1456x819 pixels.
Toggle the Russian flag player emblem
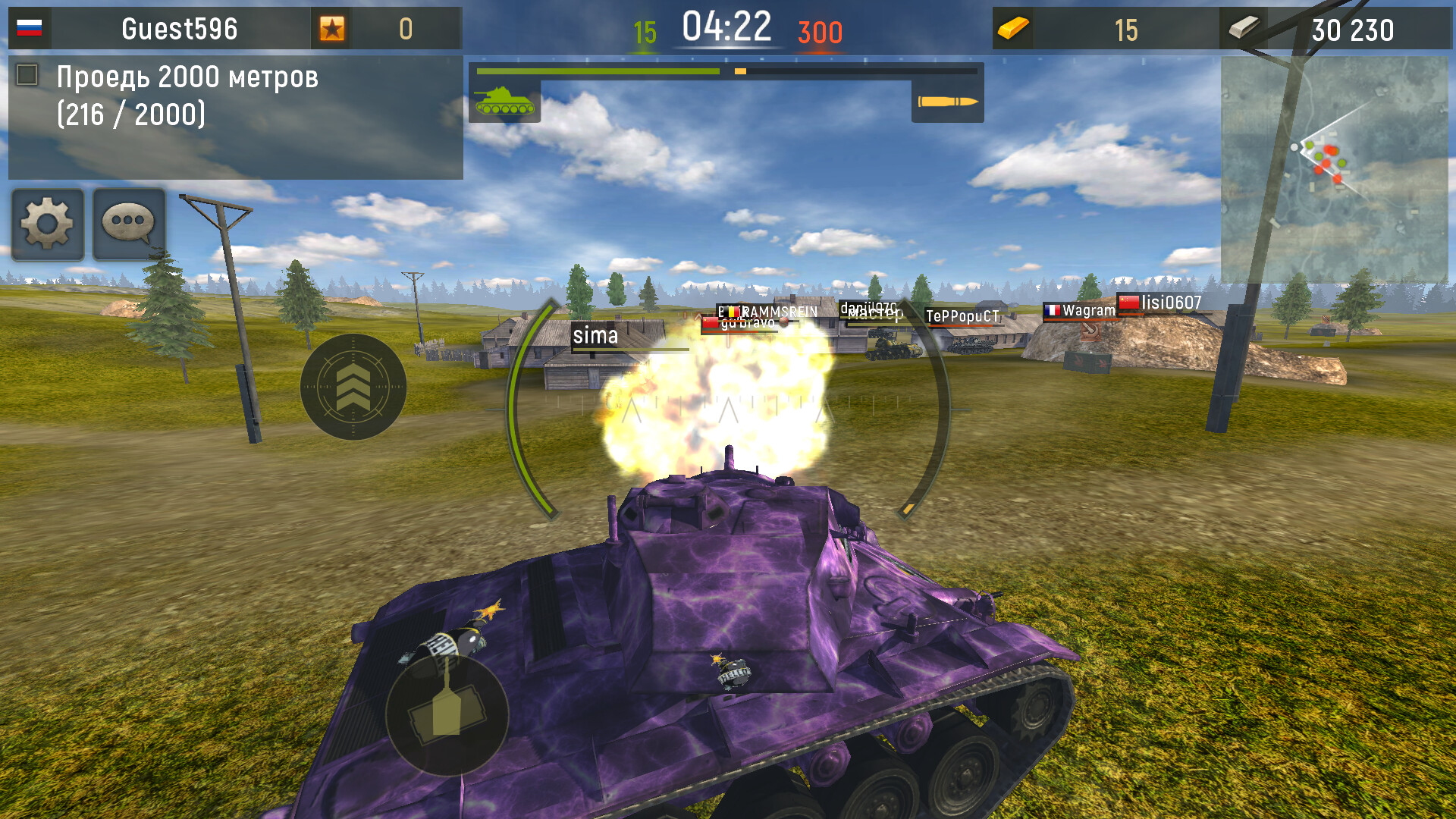pyautogui.click(x=29, y=29)
